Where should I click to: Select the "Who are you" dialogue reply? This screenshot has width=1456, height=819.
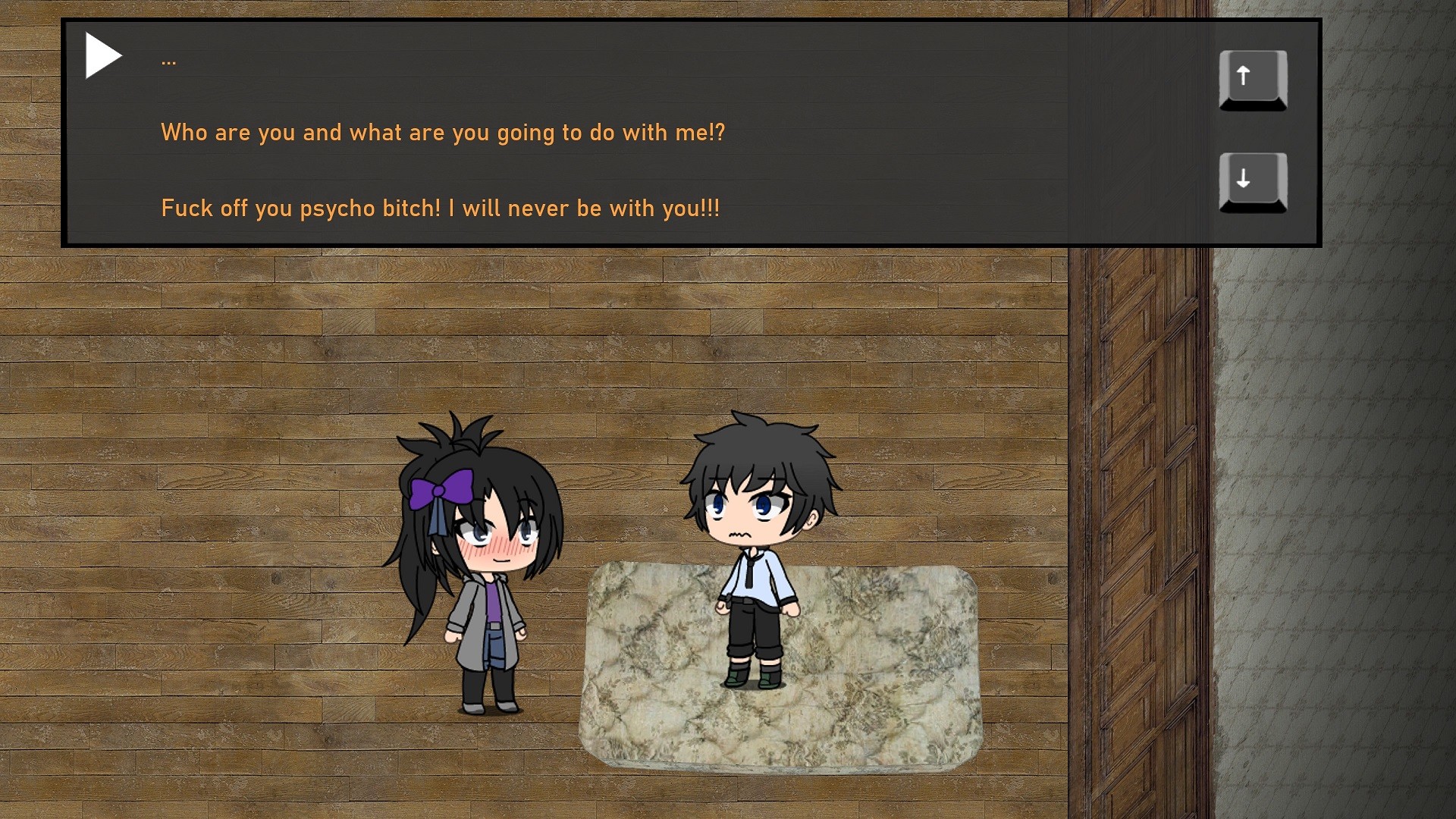(443, 133)
